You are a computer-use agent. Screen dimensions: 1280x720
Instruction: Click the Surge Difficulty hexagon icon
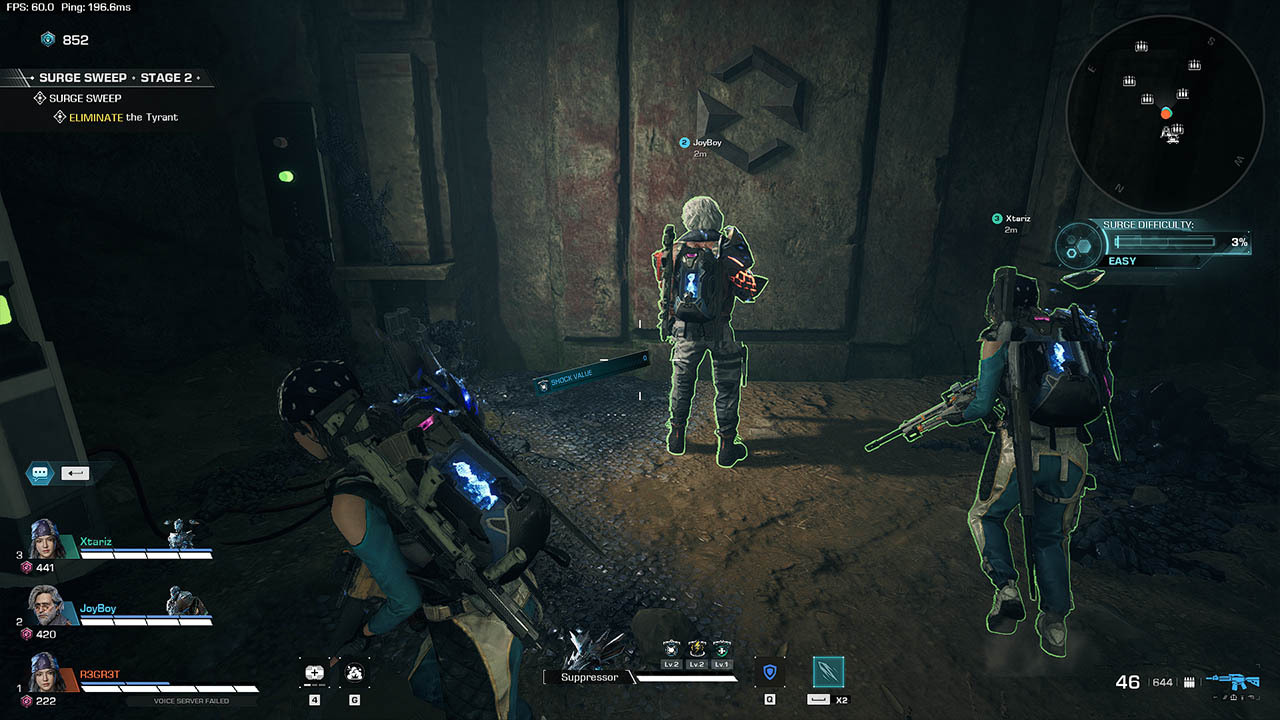[x=1080, y=243]
